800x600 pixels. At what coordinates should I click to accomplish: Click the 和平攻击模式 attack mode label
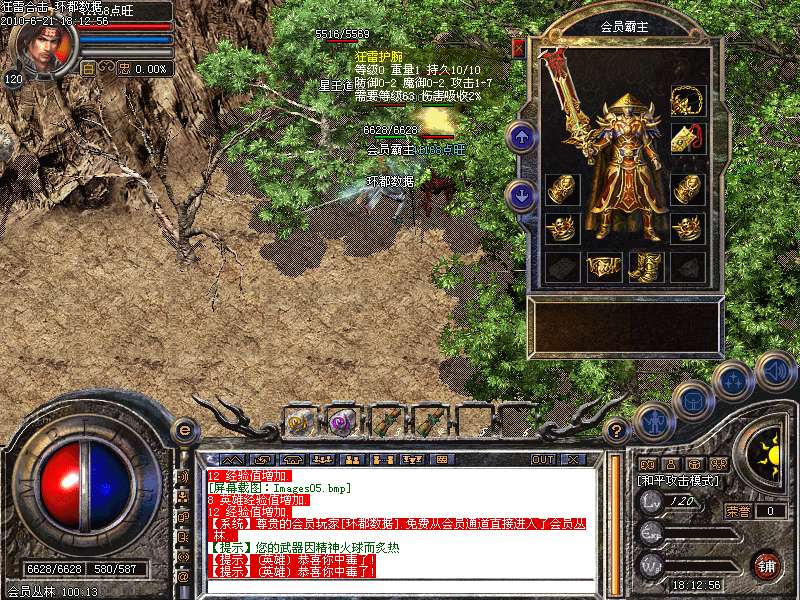point(679,480)
